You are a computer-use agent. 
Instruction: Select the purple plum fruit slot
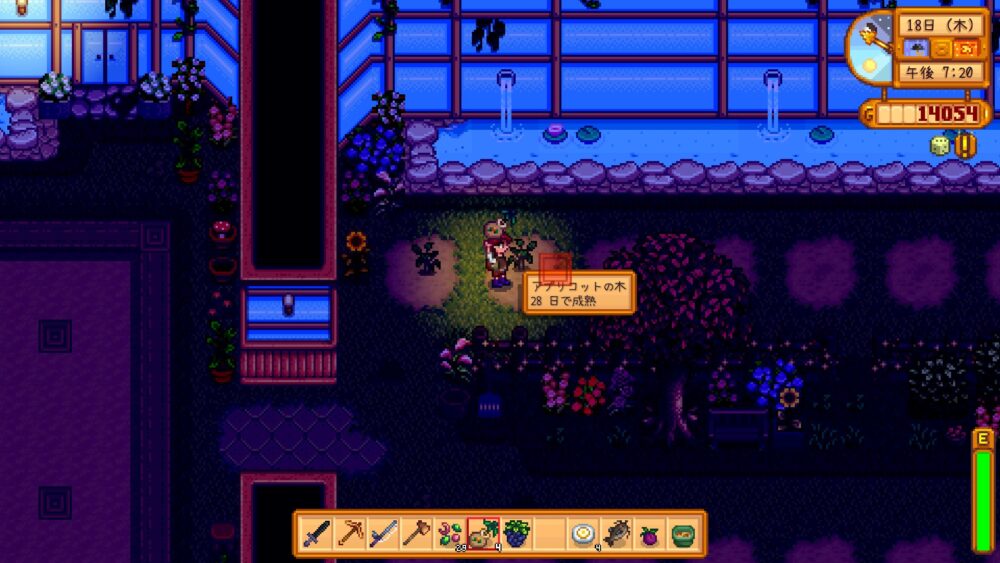point(649,534)
